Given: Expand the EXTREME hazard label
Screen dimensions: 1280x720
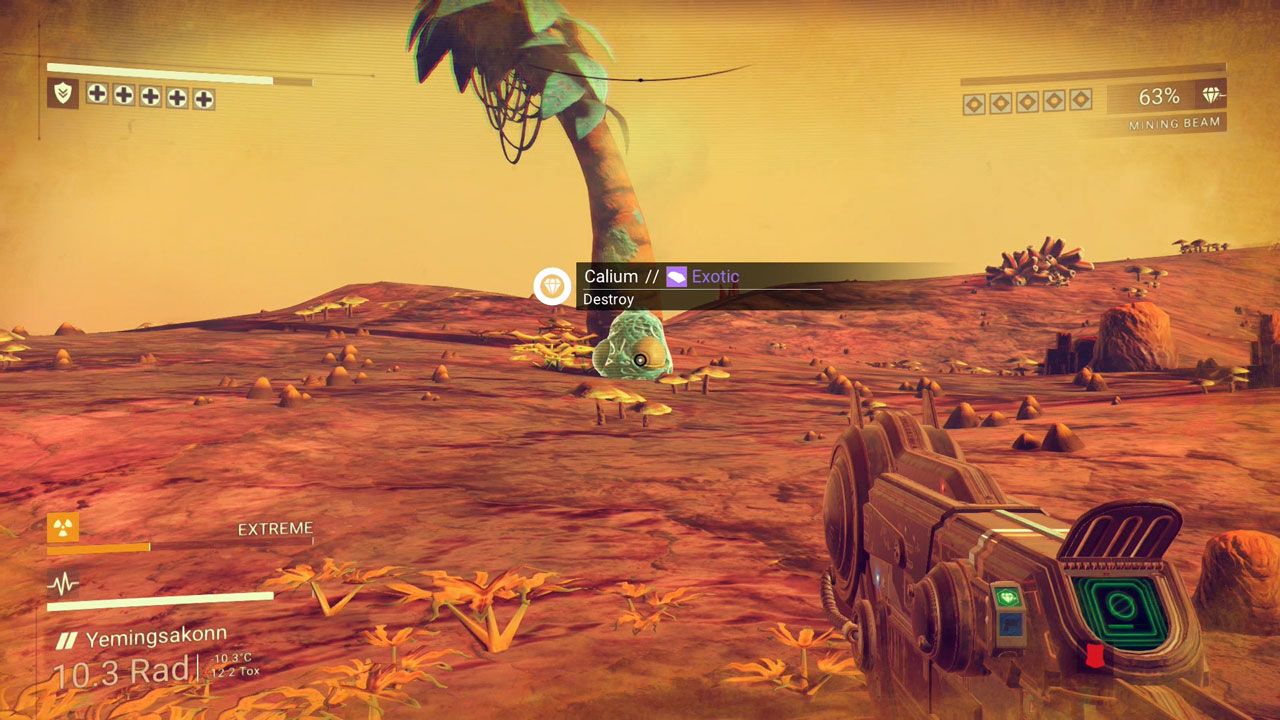Looking at the screenshot, I should coord(275,528).
